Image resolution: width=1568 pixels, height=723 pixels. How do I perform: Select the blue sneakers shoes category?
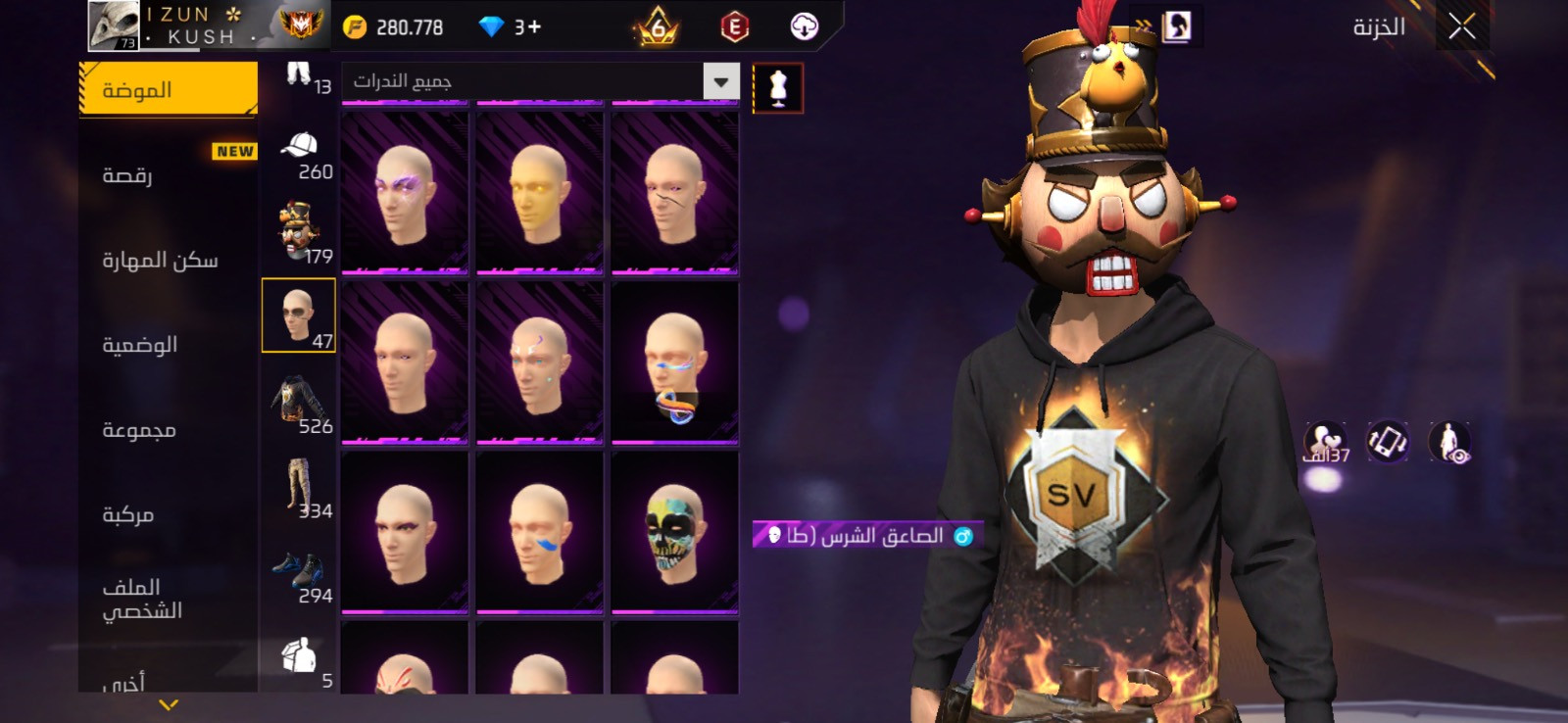point(299,575)
